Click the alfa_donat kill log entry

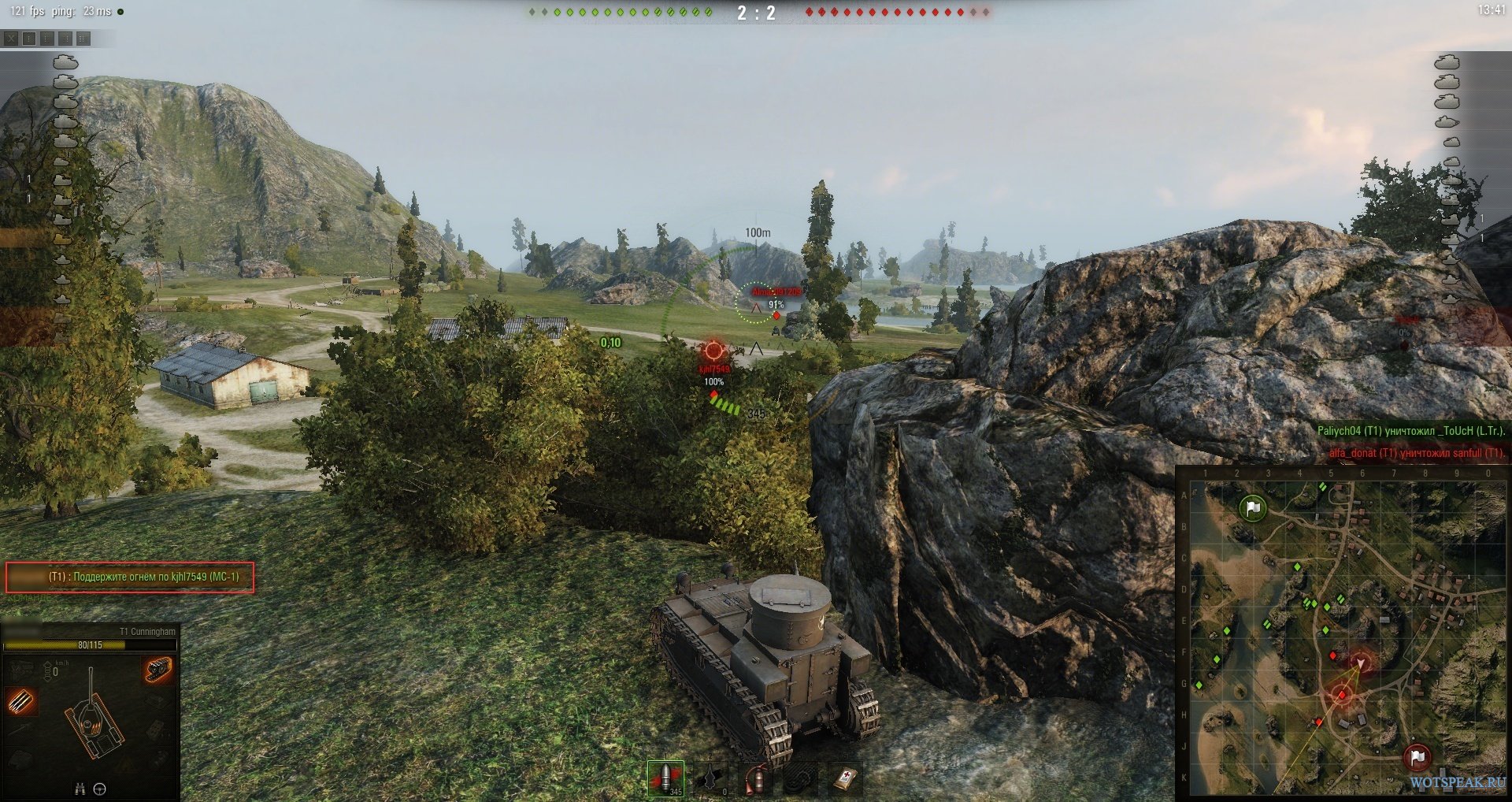click(1416, 453)
